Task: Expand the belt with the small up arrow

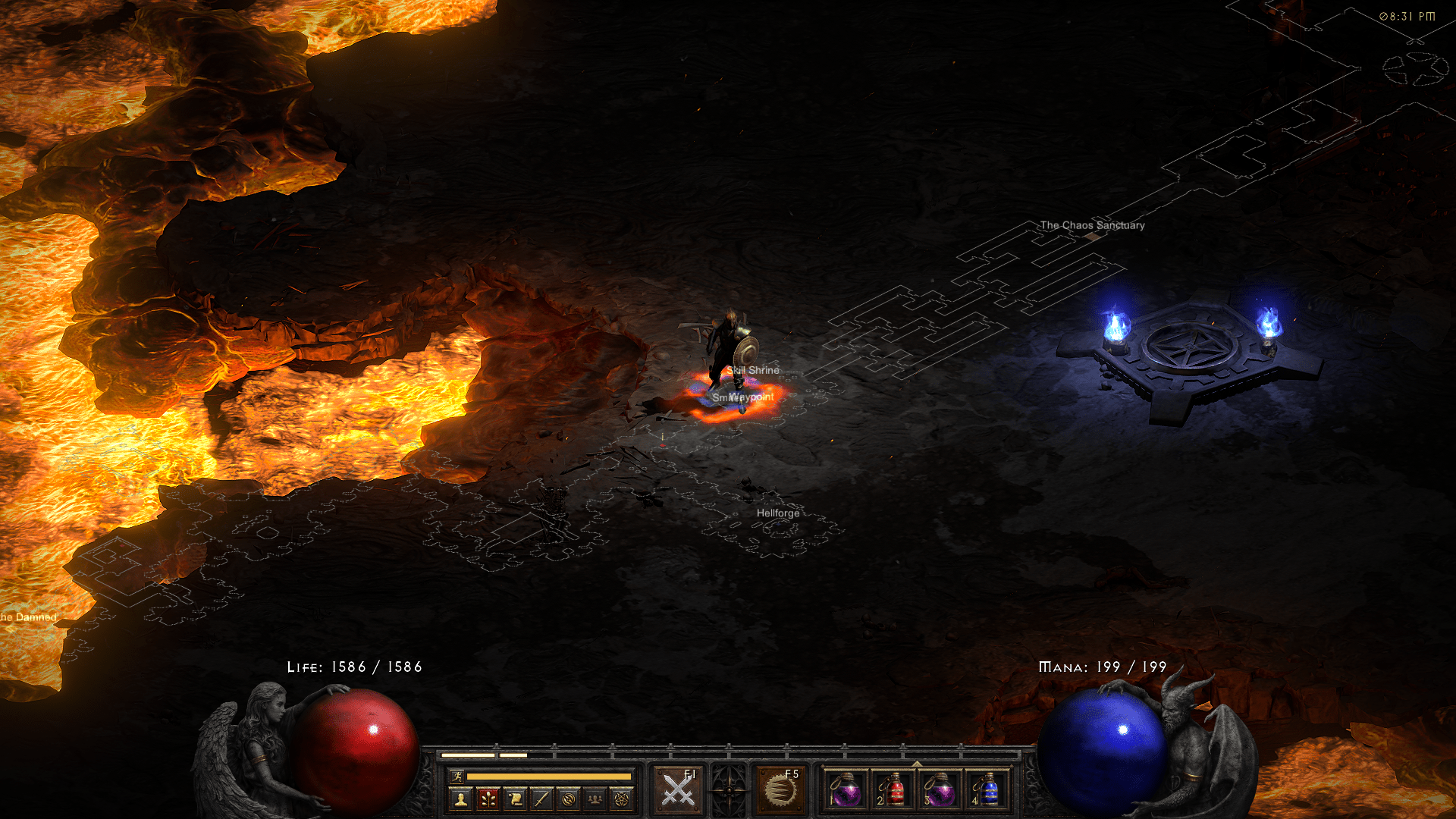Action: 917,764
